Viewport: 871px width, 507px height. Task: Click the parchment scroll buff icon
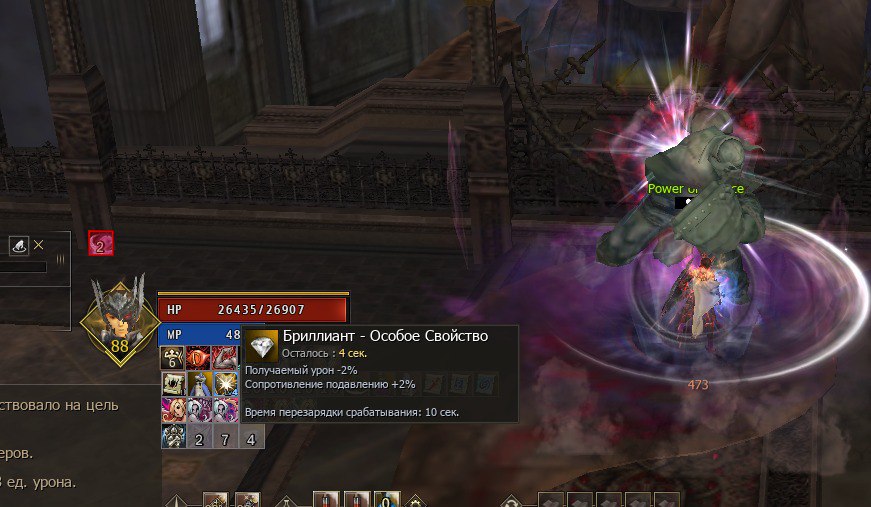pos(173,384)
